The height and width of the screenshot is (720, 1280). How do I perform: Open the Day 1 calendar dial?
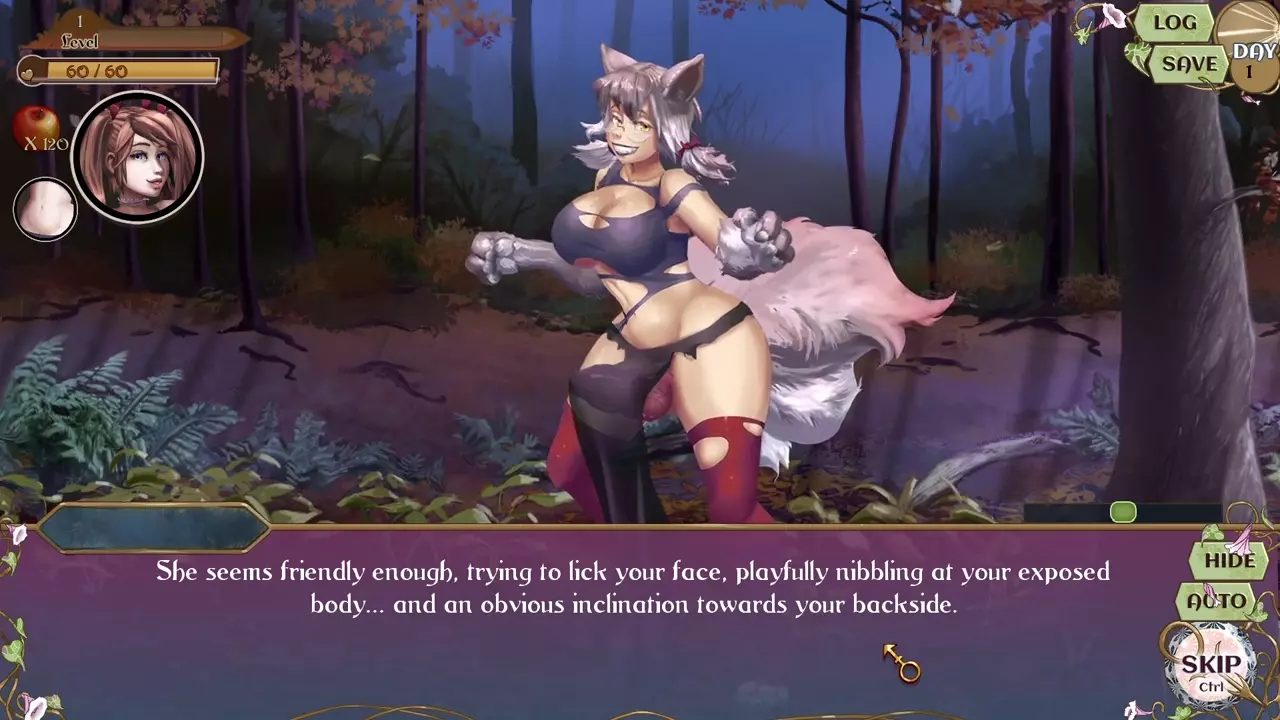[x=1250, y=50]
